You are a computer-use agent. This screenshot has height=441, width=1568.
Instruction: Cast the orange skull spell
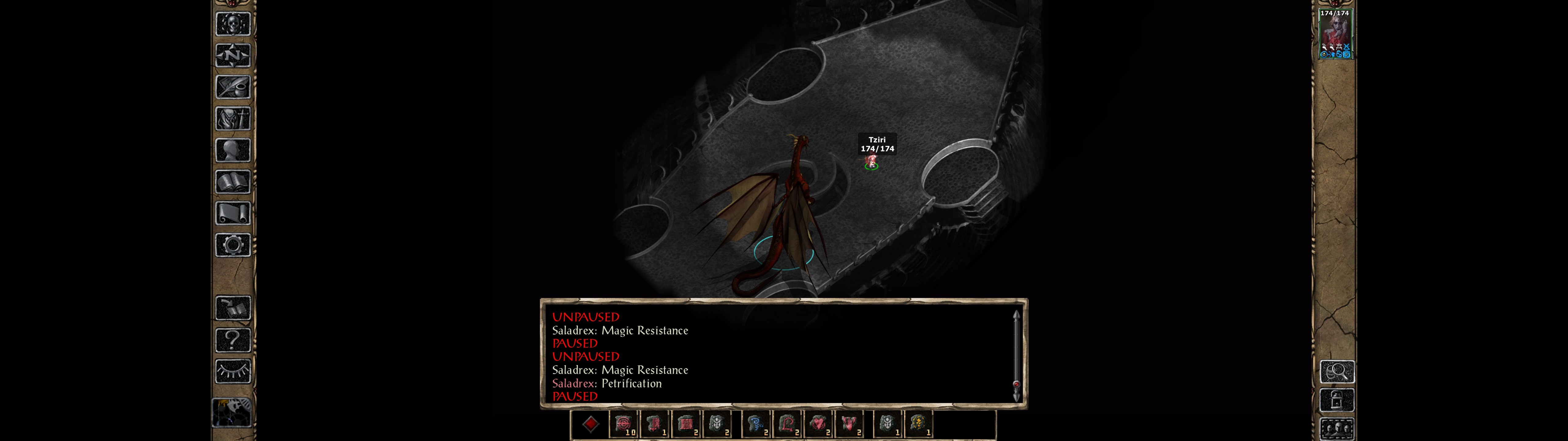click(x=918, y=424)
